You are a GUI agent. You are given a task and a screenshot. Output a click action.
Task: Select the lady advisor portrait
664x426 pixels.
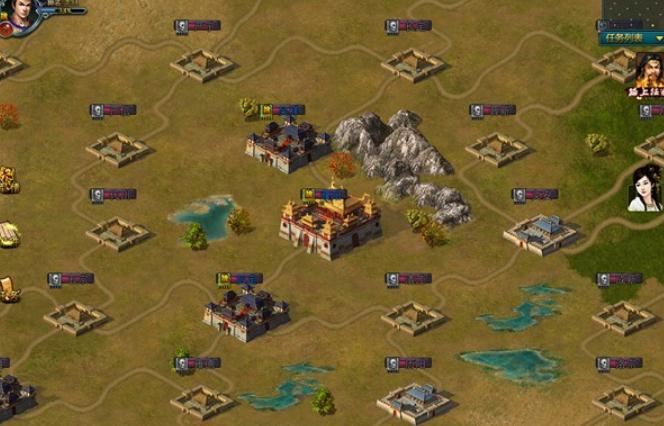[645, 188]
